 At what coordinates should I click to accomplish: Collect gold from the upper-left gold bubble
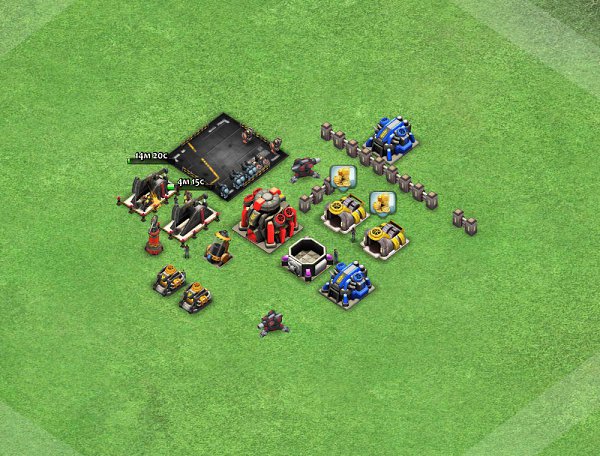pyautogui.click(x=343, y=178)
